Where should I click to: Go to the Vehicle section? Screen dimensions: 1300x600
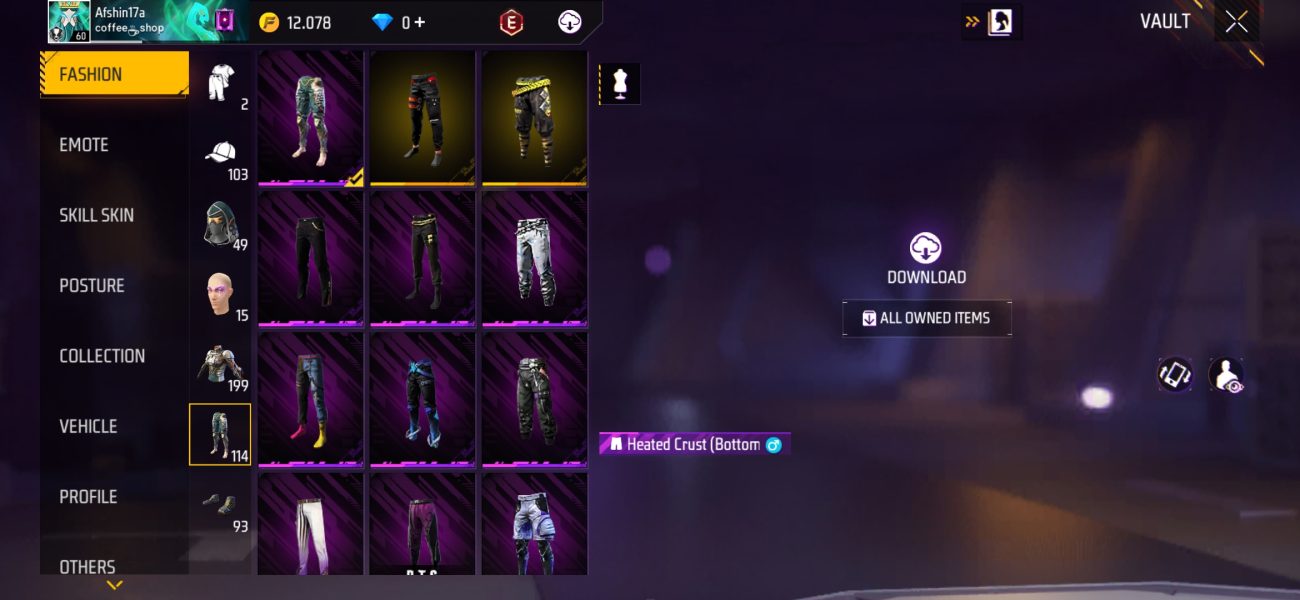point(88,426)
